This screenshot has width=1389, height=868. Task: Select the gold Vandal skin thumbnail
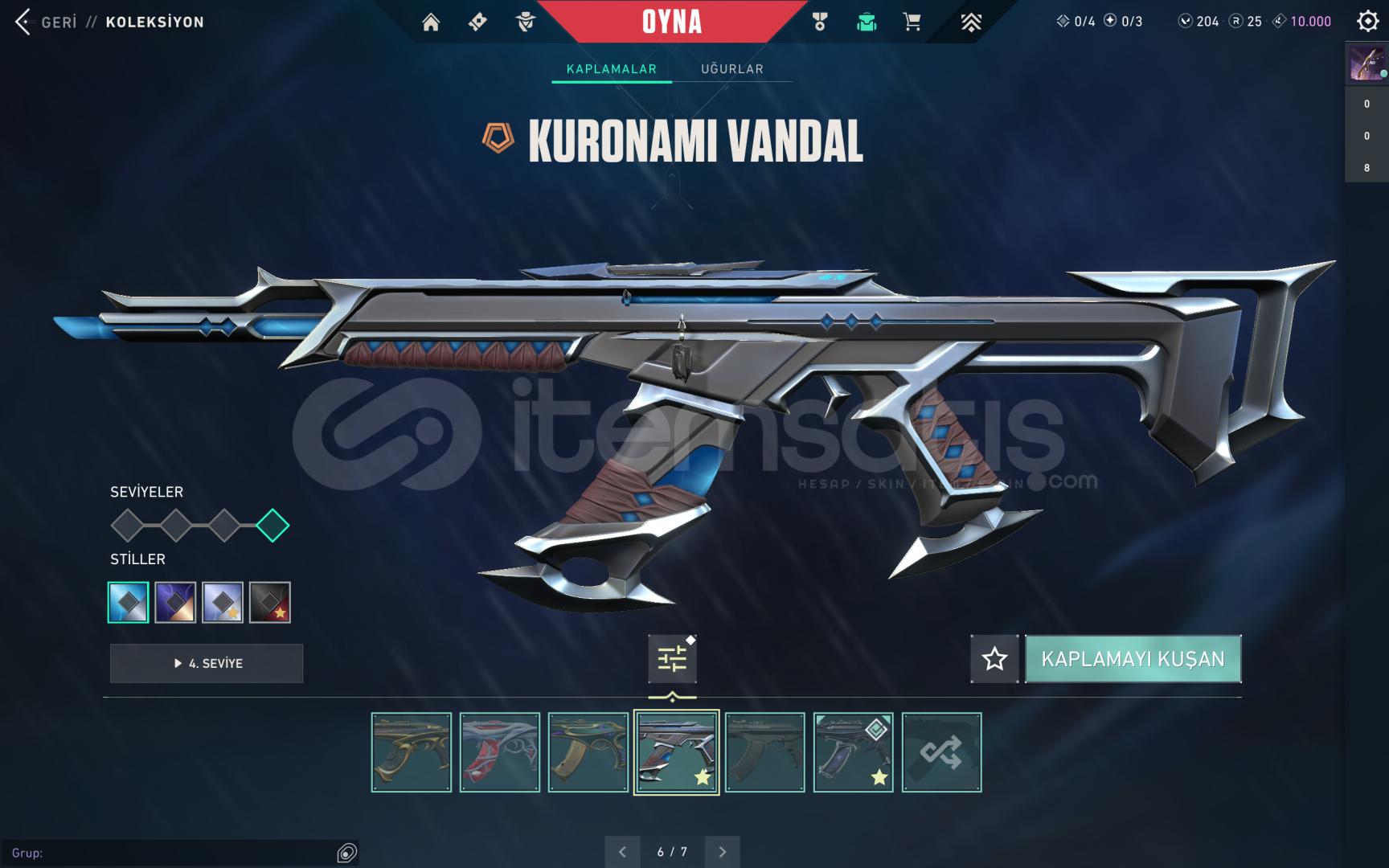point(411,751)
